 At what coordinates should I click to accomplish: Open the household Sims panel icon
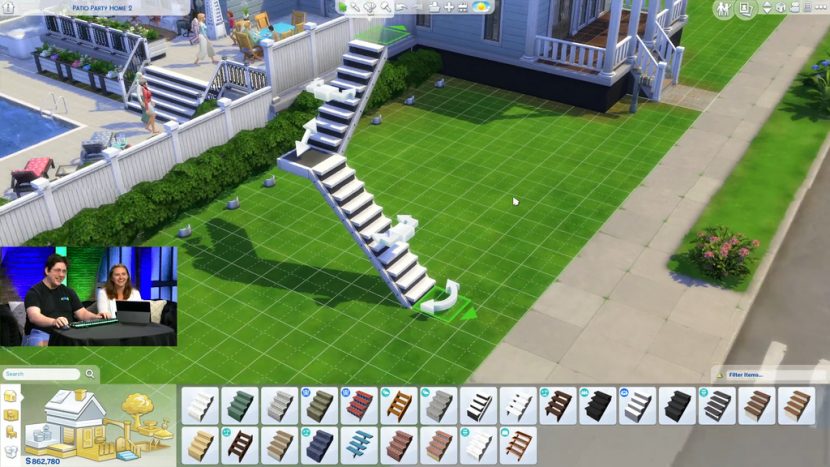[724, 9]
